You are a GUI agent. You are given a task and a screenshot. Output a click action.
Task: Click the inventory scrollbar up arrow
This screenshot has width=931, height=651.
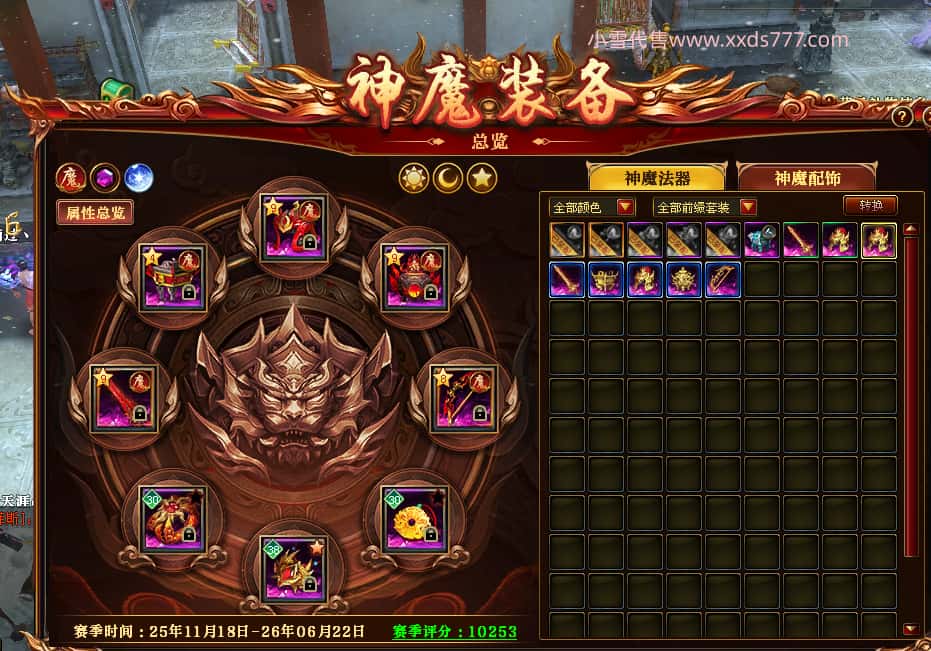909,229
